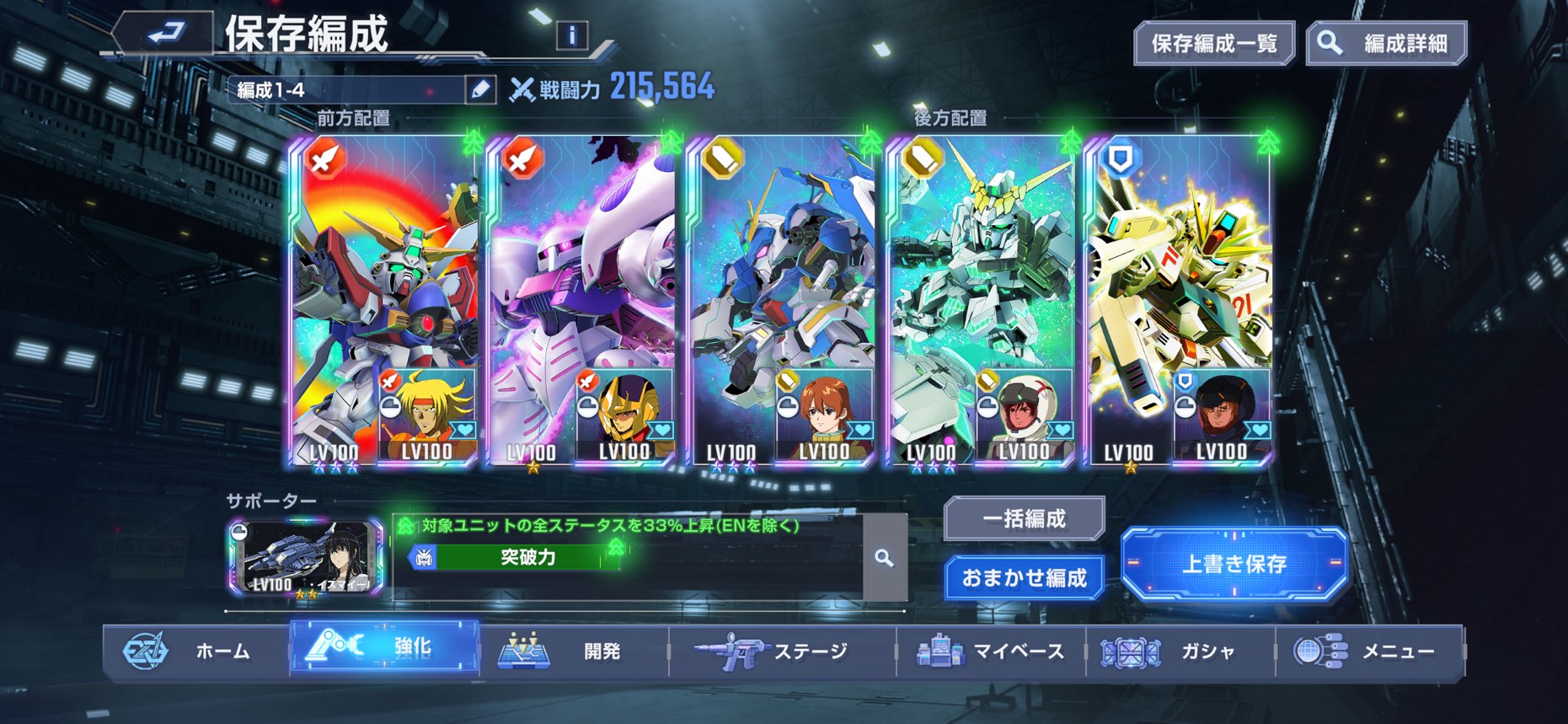The height and width of the screenshot is (724, 1568).
Task: Use おまかせ編成 auto formation
Action: click(1024, 577)
